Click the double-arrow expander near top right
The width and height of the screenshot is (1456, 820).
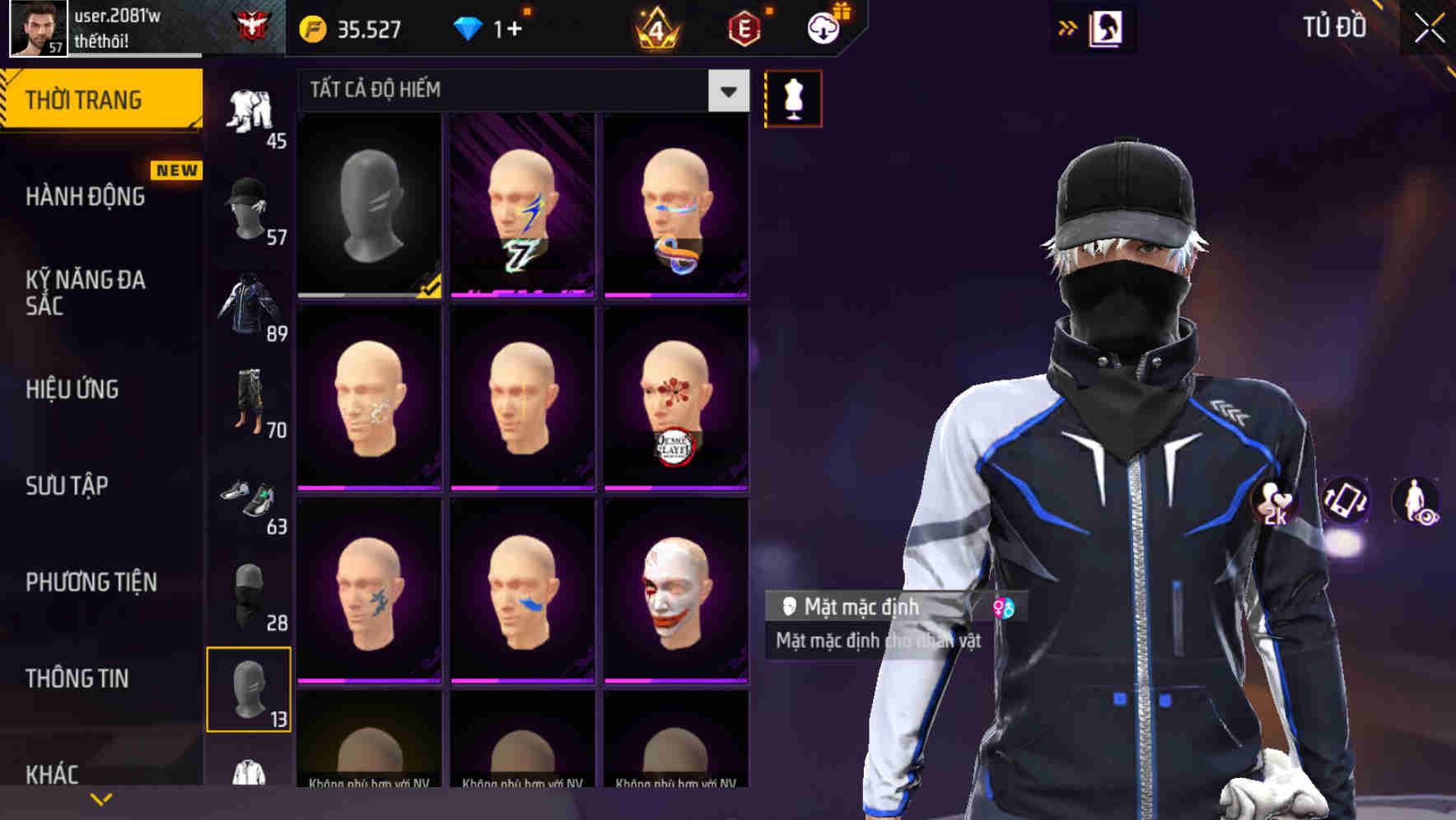1068,27
